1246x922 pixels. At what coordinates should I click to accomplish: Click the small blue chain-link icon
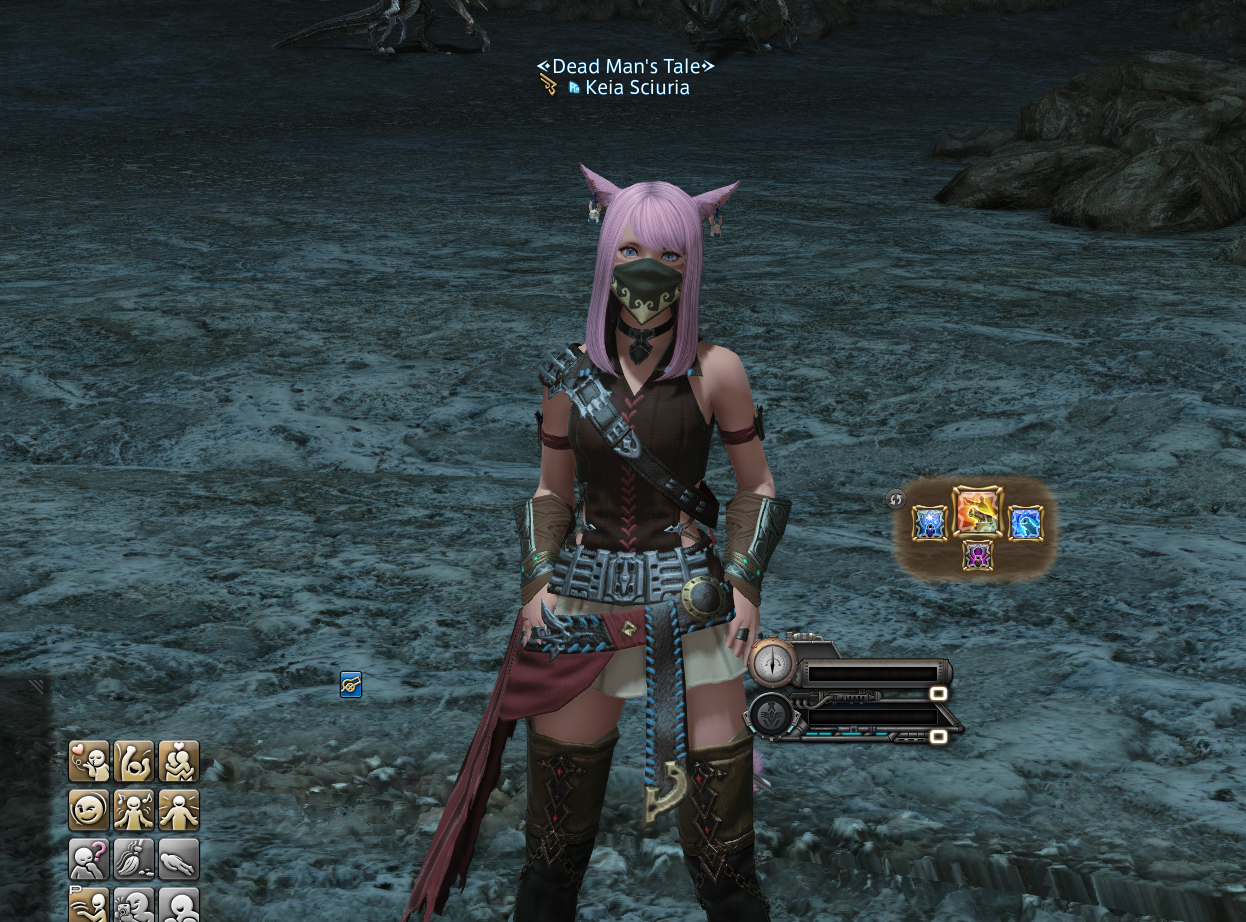351,685
